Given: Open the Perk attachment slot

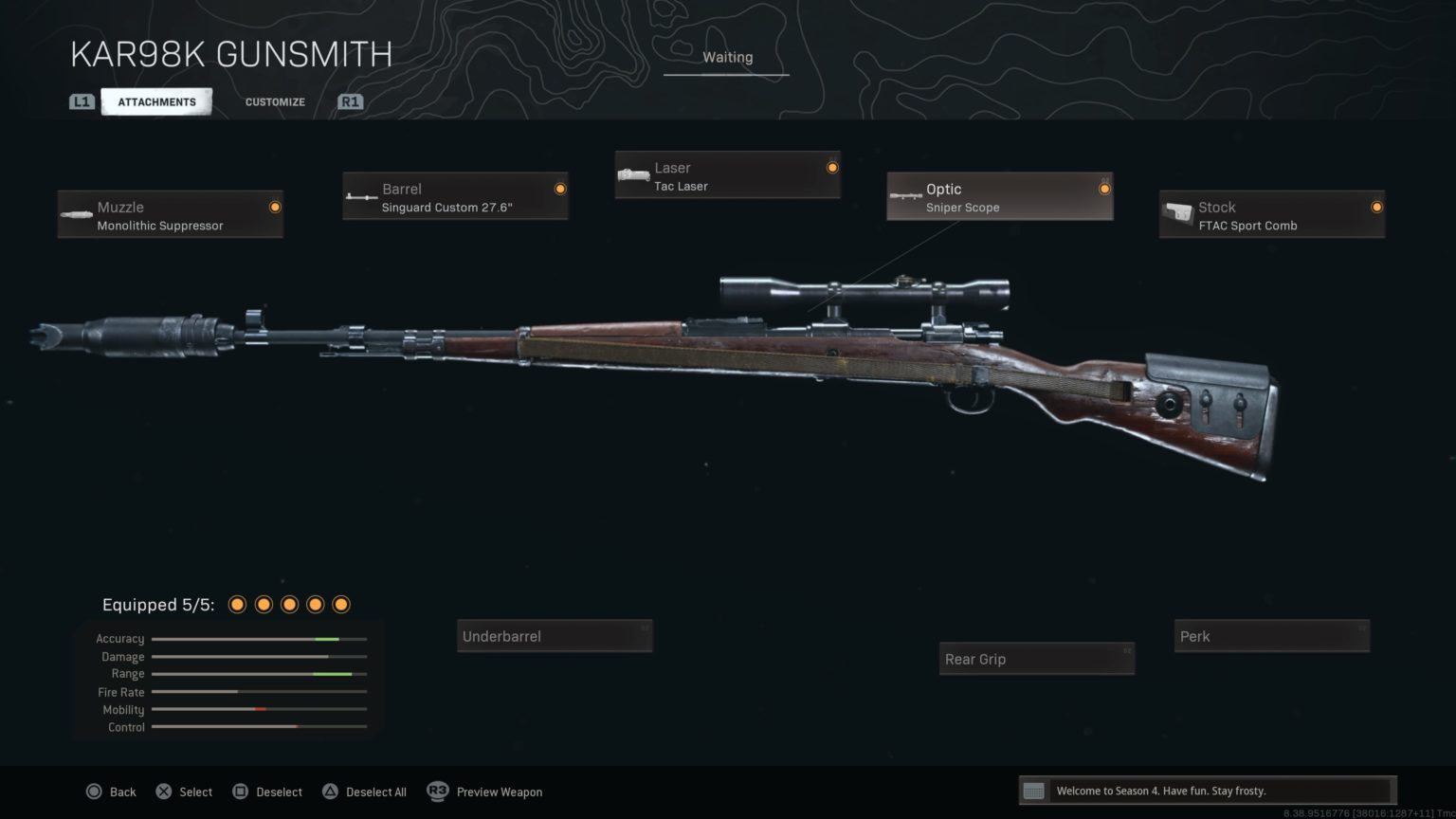Looking at the screenshot, I should (x=1271, y=635).
